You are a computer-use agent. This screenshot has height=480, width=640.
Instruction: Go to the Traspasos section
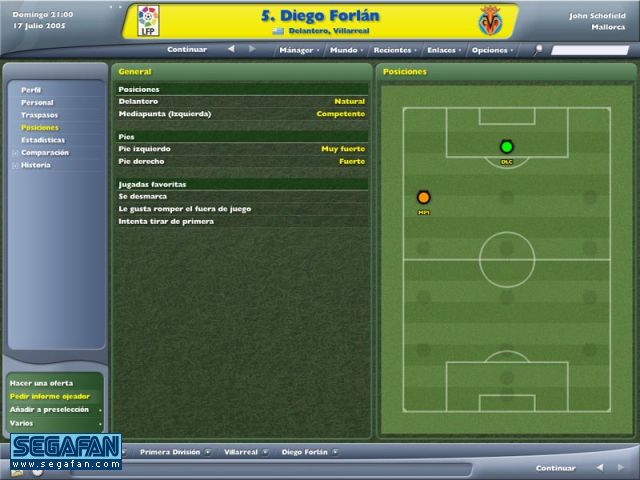[x=39, y=115]
